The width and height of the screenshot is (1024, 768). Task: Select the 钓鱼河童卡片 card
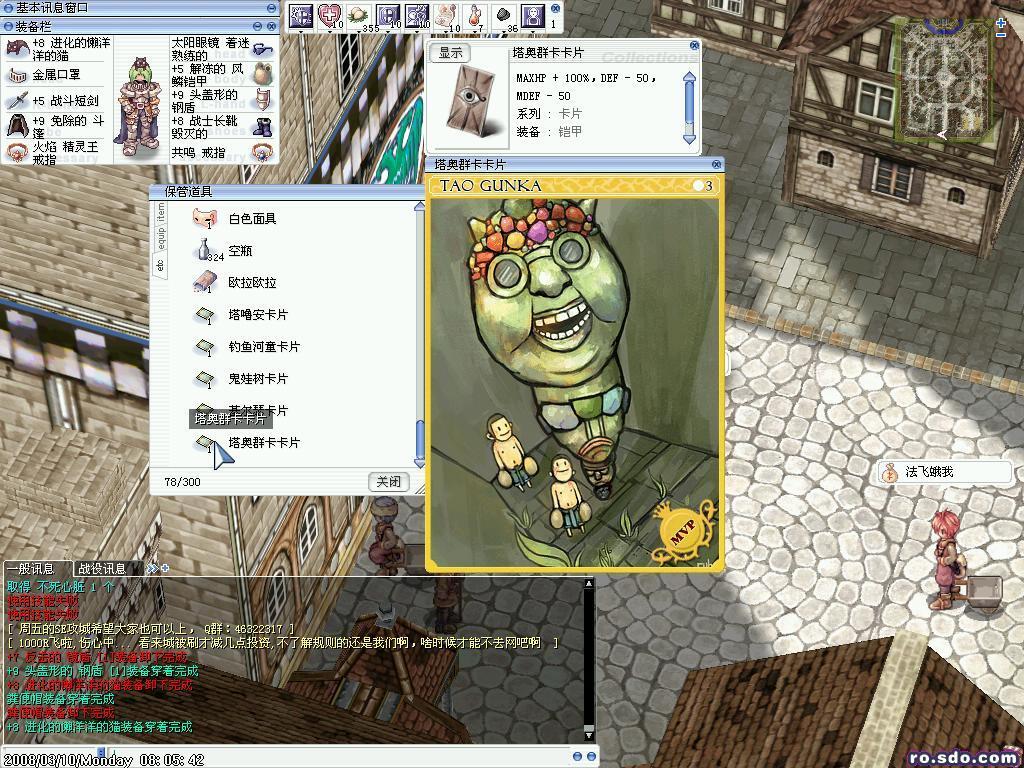(263, 347)
